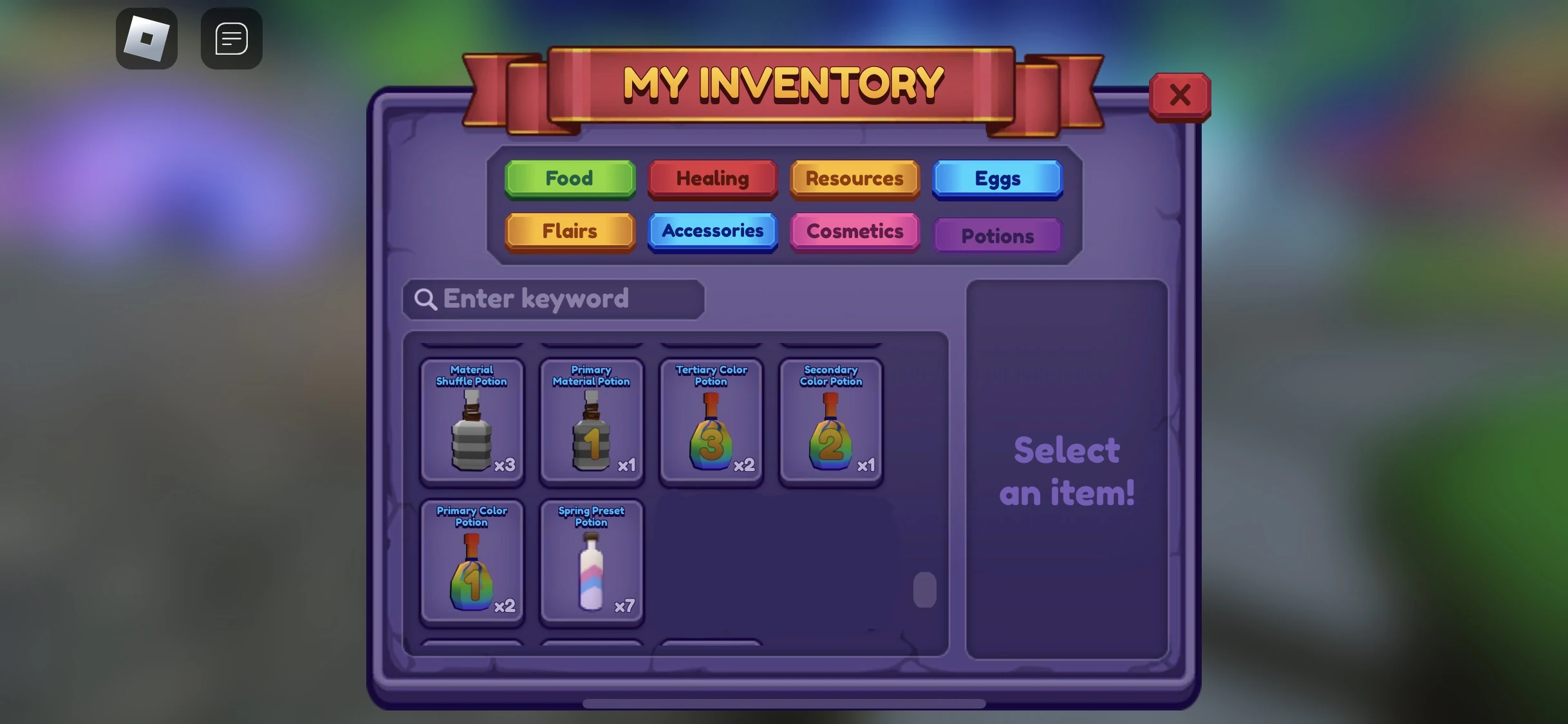The width and height of the screenshot is (1568, 724).
Task: Select the Primary Material Potion
Action: click(591, 422)
